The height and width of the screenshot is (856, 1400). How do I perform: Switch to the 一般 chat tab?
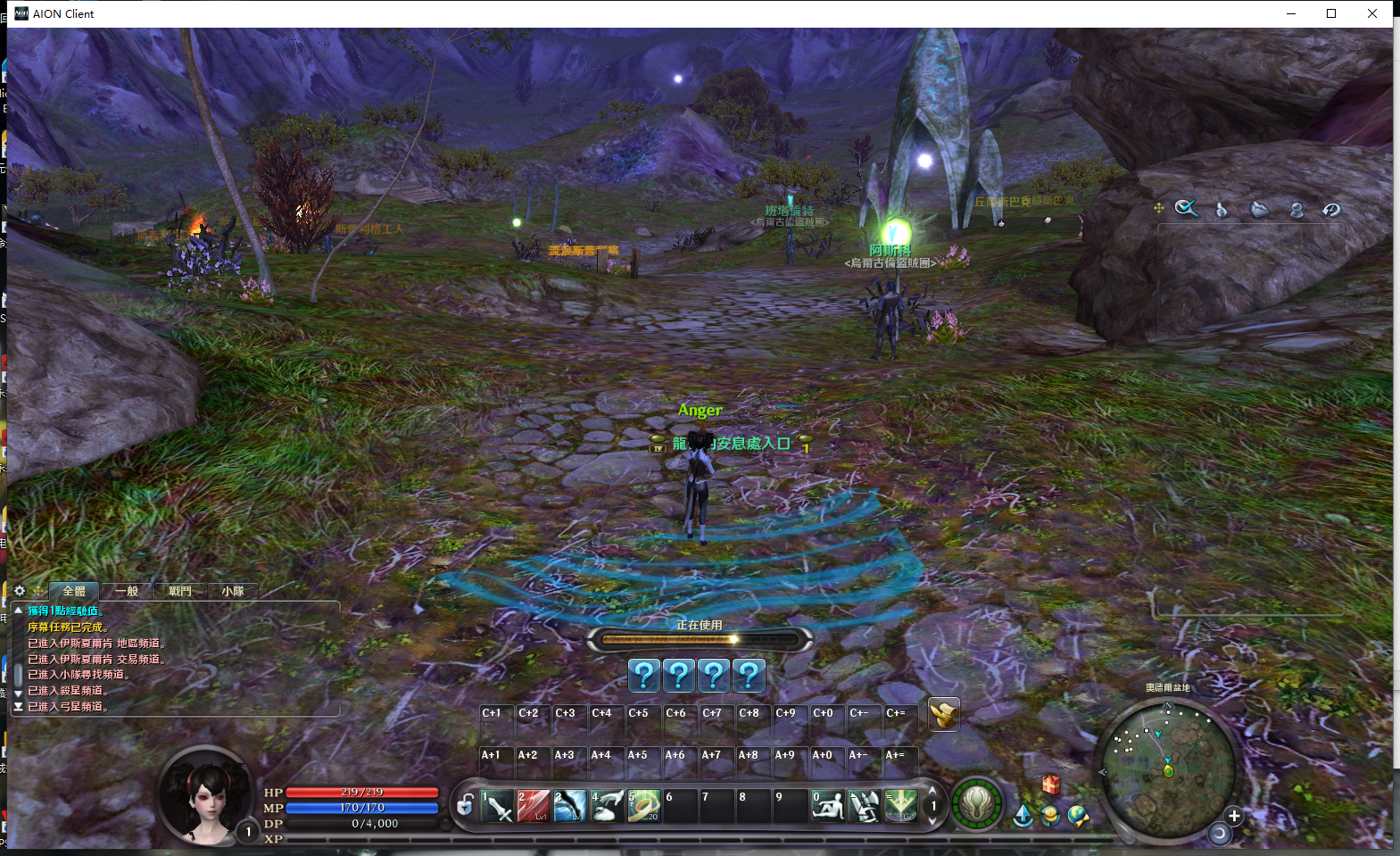tap(127, 591)
